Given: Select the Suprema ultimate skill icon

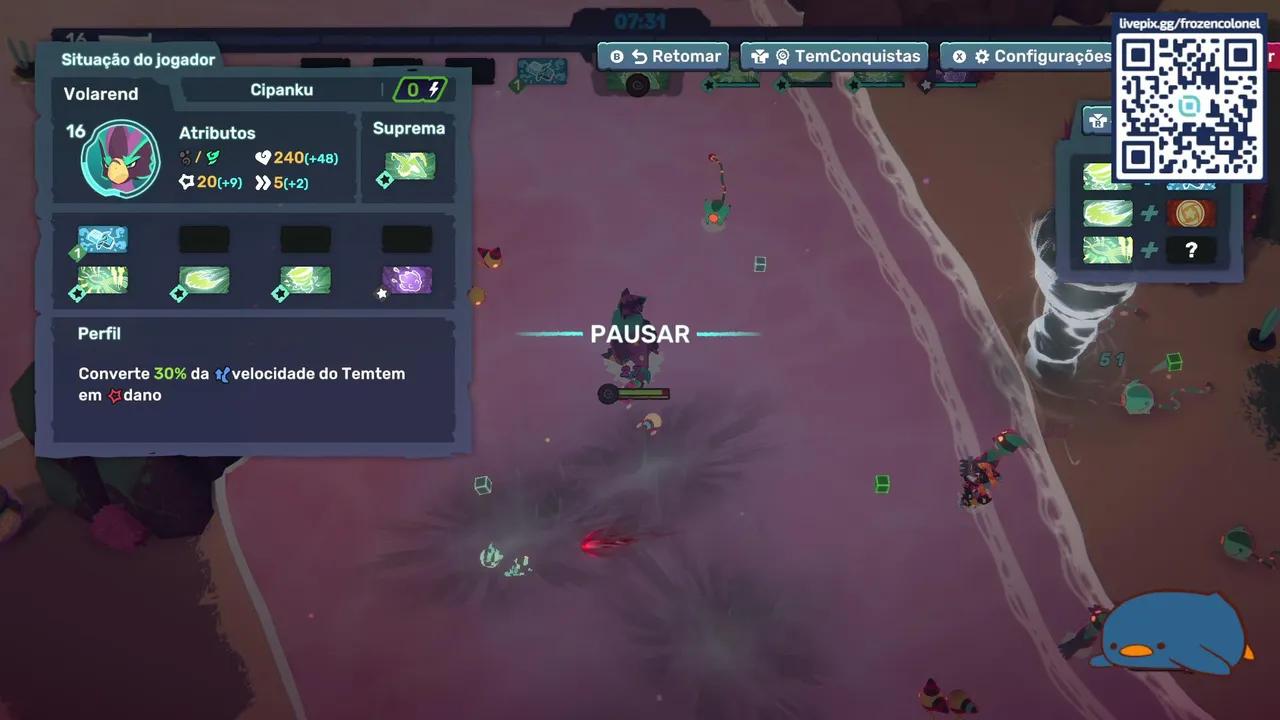Looking at the screenshot, I should point(410,166).
